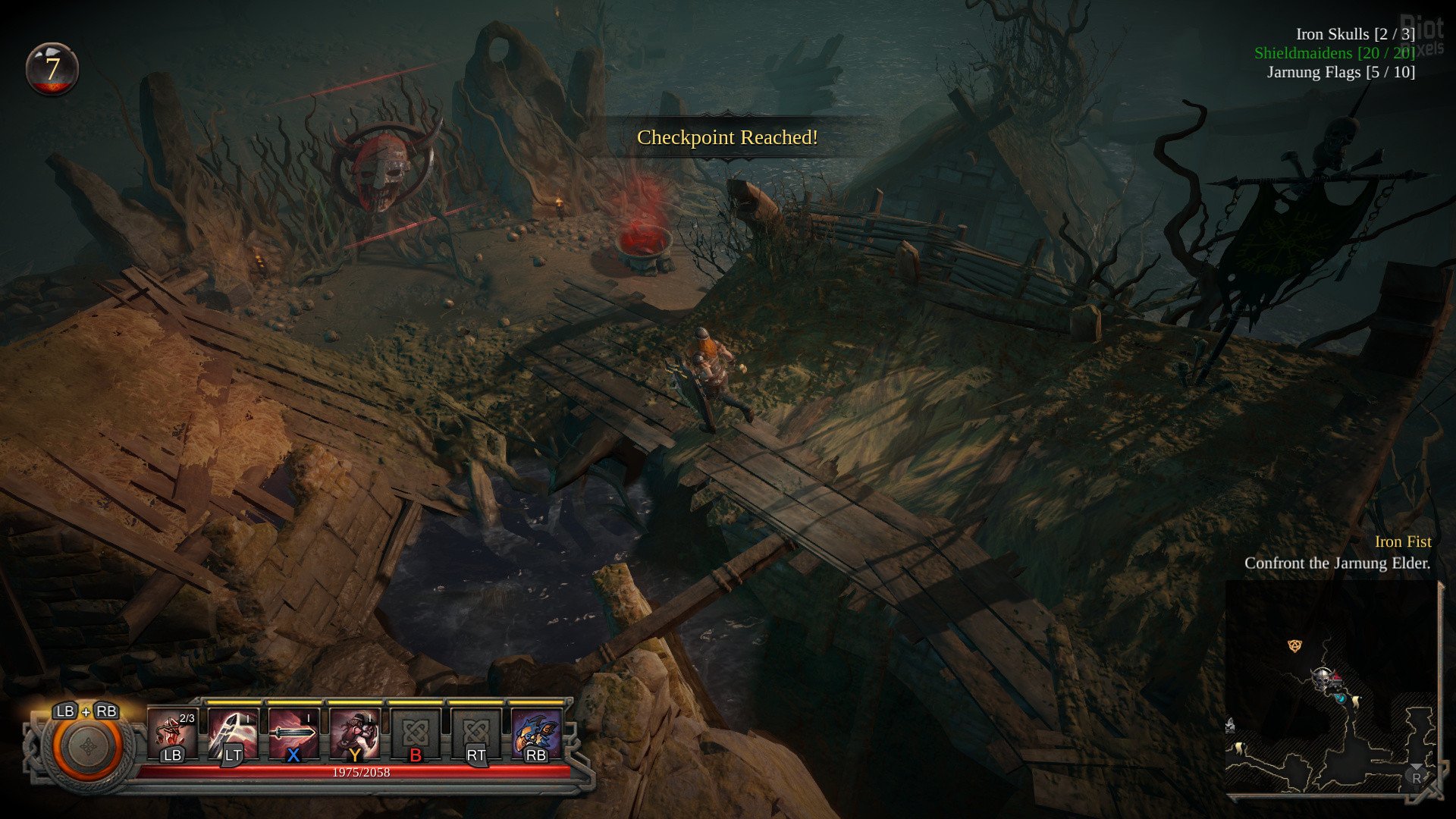Activate the white slash attack ability
The width and height of the screenshot is (1456, 819).
[x=233, y=733]
